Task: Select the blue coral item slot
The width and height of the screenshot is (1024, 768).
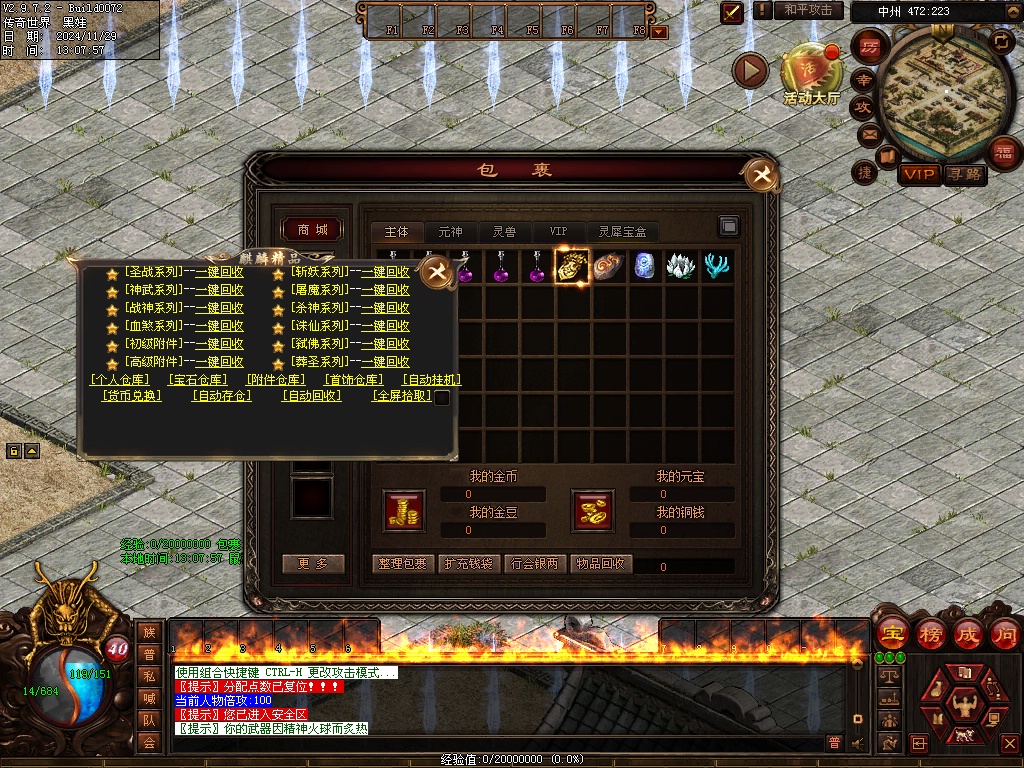Action: (x=716, y=266)
